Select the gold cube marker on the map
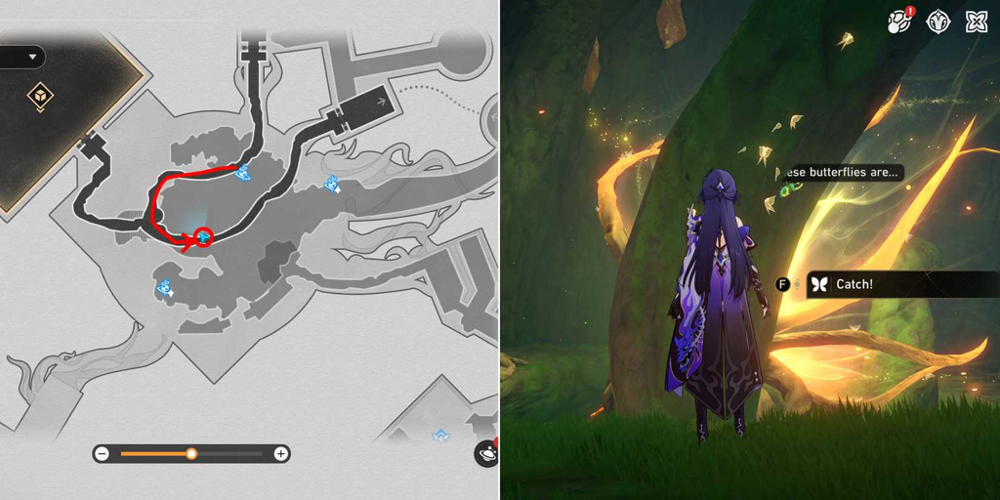Image resolution: width=1000 pixels, height=500 pixels. pyautogui.click(x=41, y=96)
